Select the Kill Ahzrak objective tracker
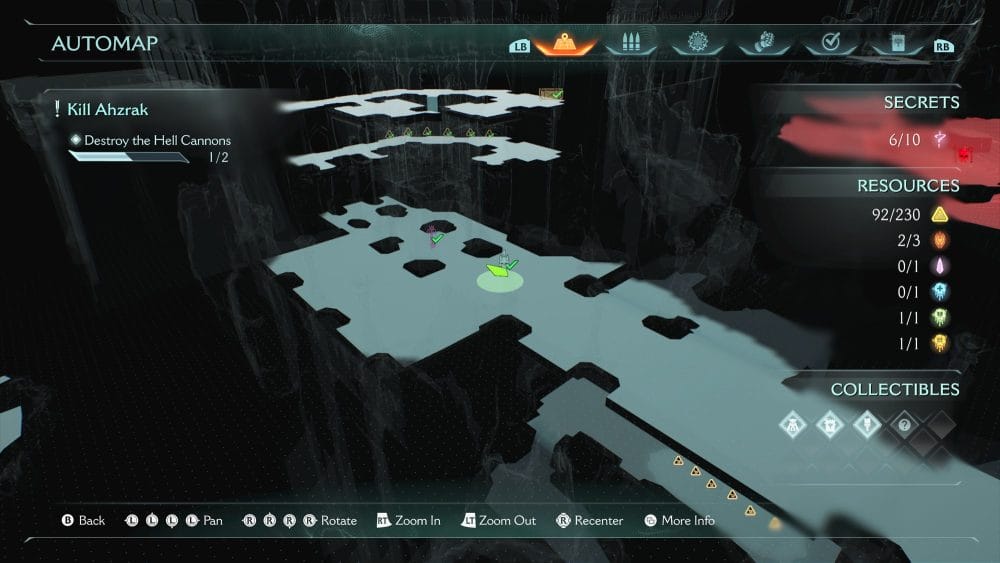 pyautogui.click(x=108, y=109)
